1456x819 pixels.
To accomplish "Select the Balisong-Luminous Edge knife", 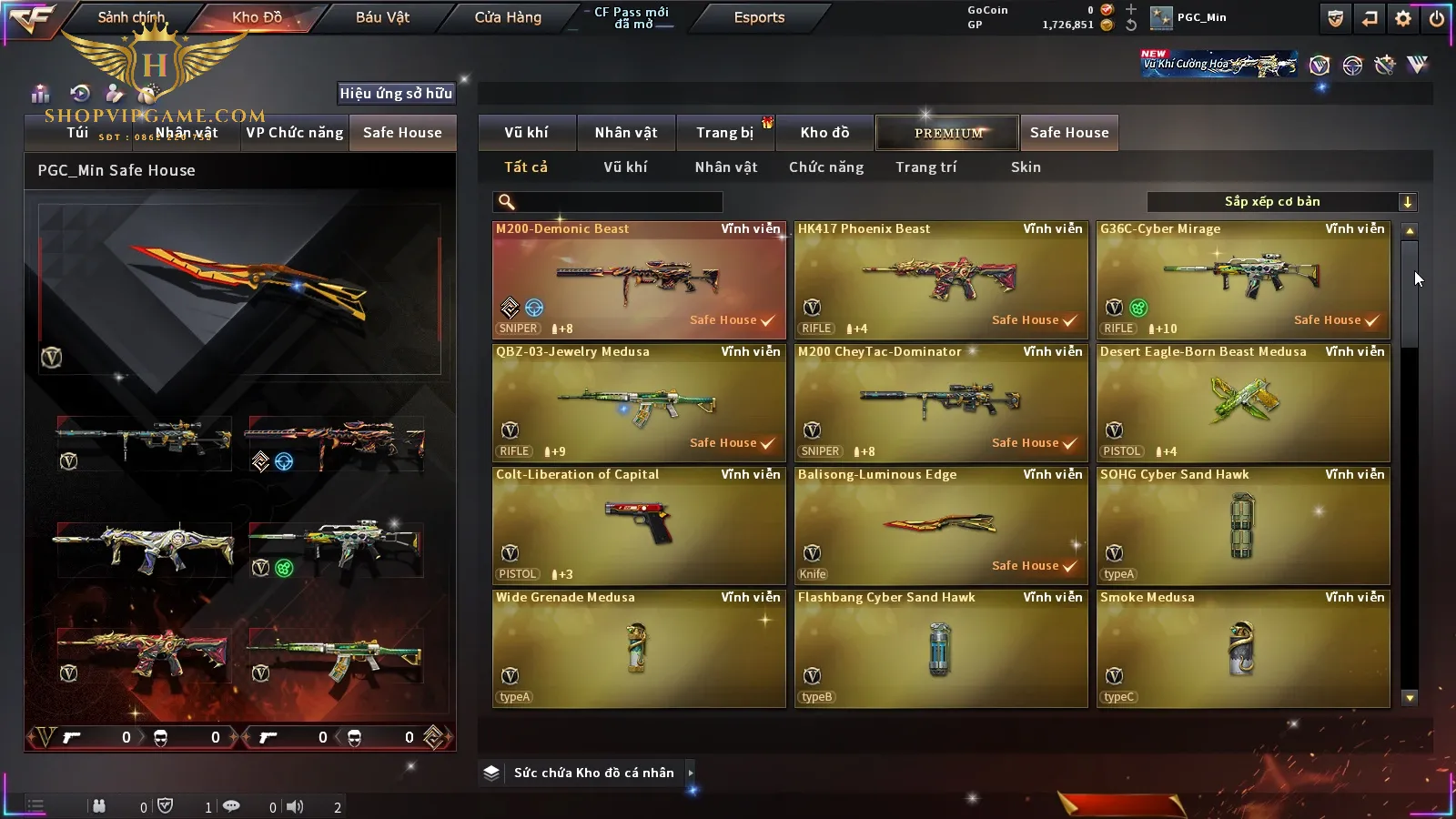I will [940, 525].
